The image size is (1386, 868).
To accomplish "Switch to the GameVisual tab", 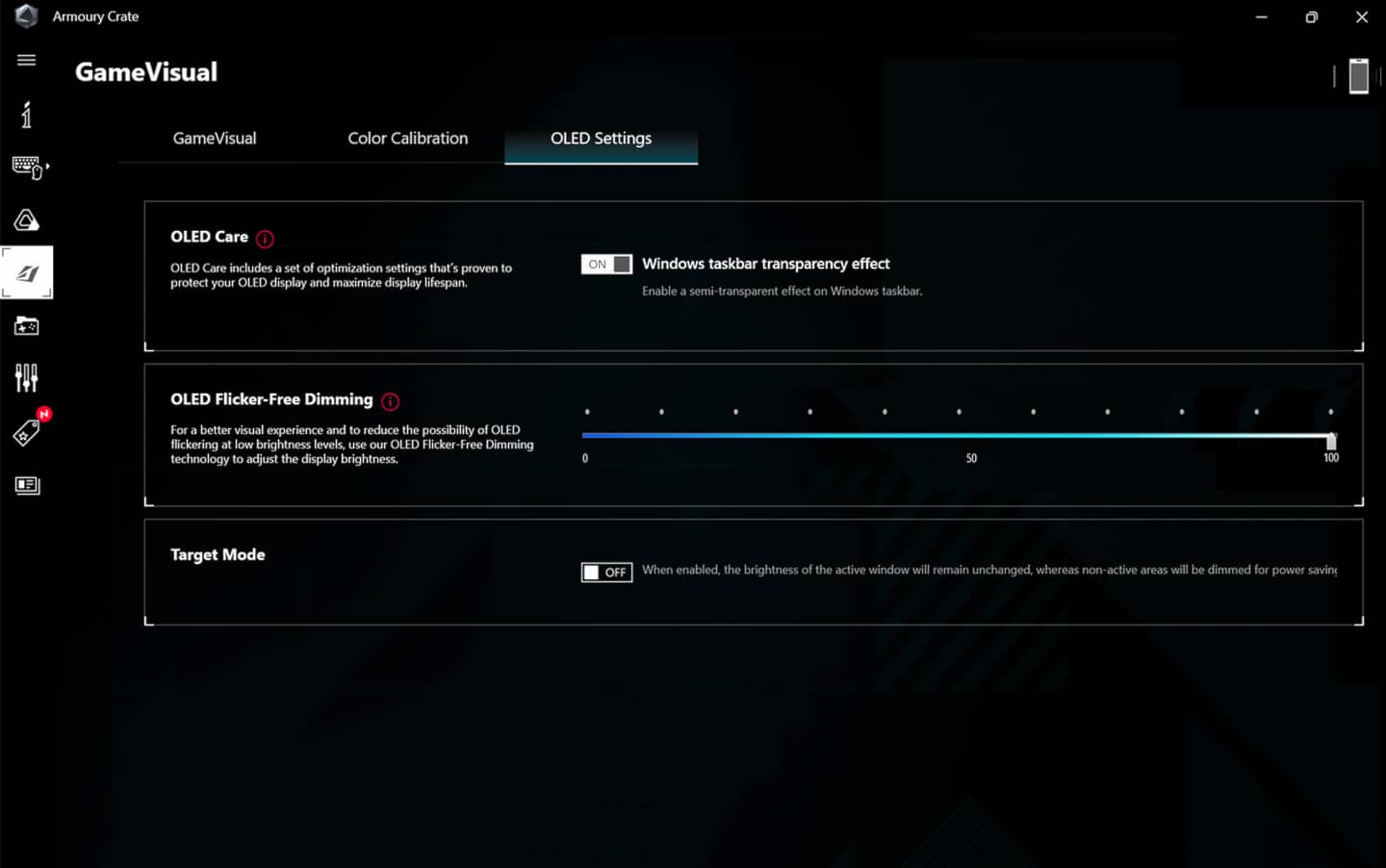I will click(214, 138).
